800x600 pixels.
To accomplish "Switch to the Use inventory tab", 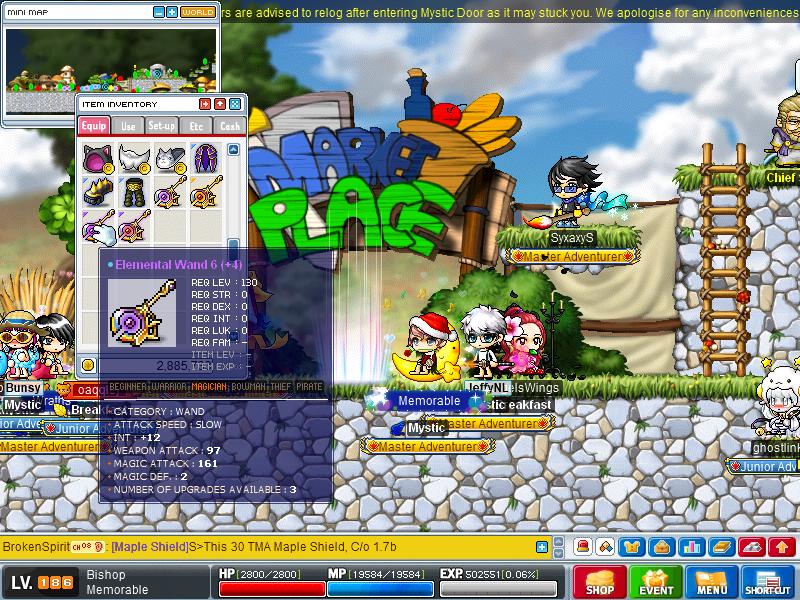I will pyautogui.click(x=128, y=126).
